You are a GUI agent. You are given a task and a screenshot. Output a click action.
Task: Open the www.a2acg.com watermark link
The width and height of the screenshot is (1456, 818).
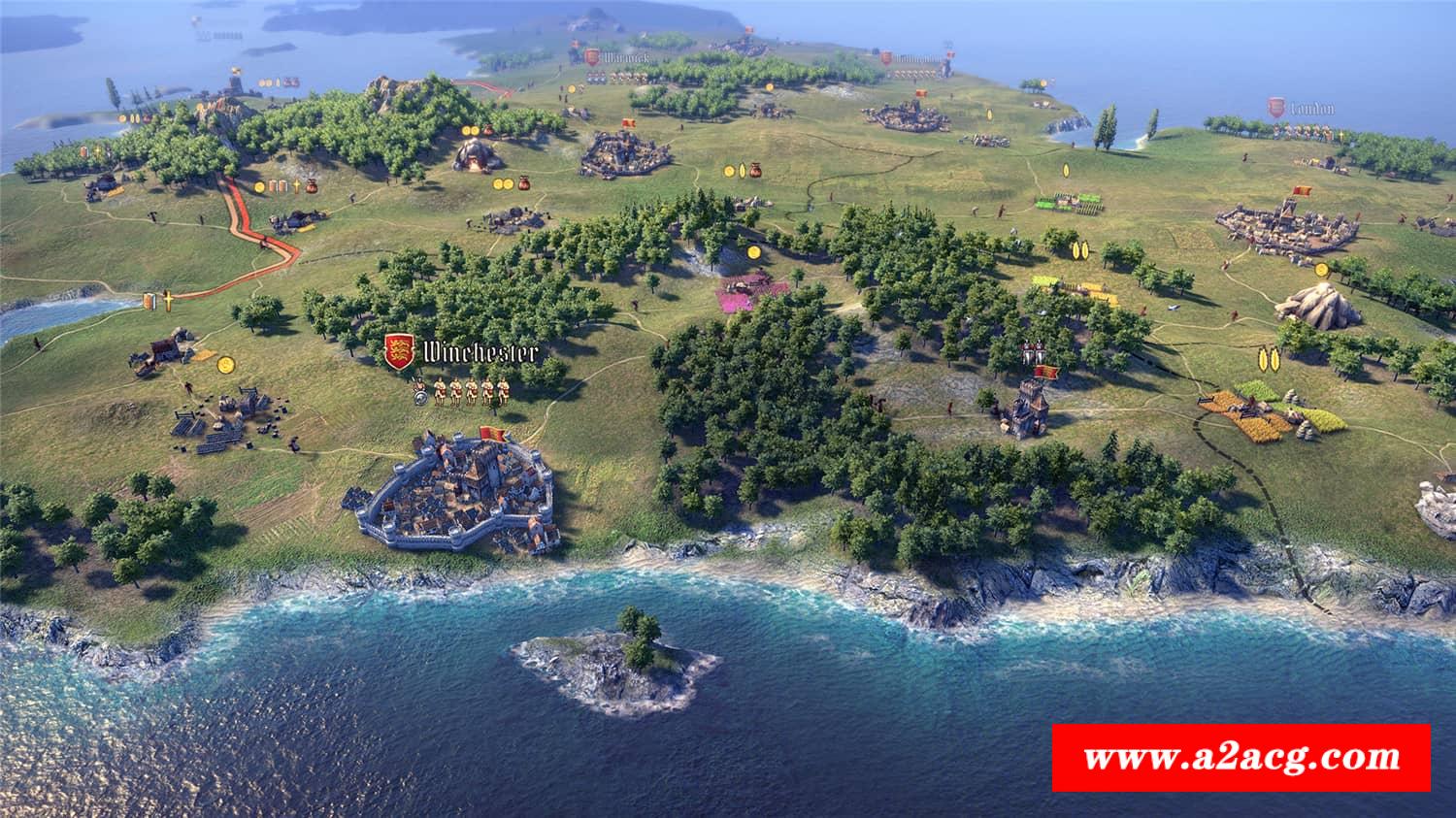tap(1241, 757)
